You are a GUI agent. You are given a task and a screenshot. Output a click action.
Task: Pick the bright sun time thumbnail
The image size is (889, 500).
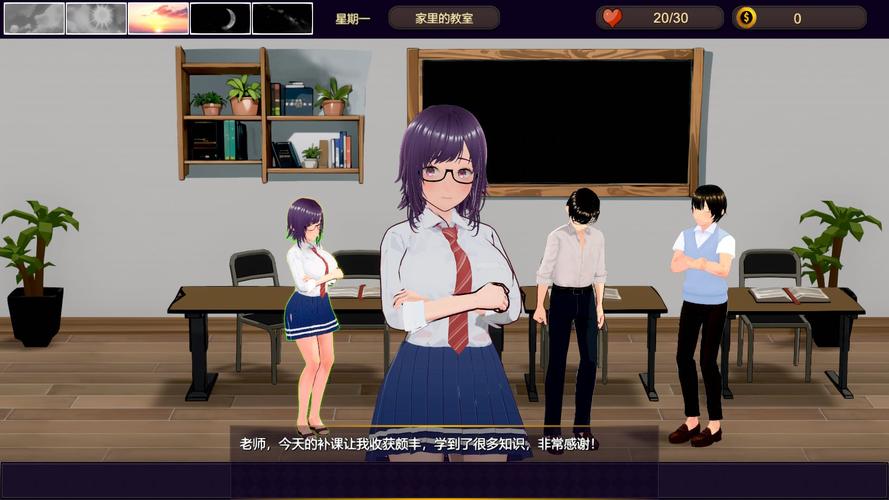pyautogui.click(x=96, y=18)
